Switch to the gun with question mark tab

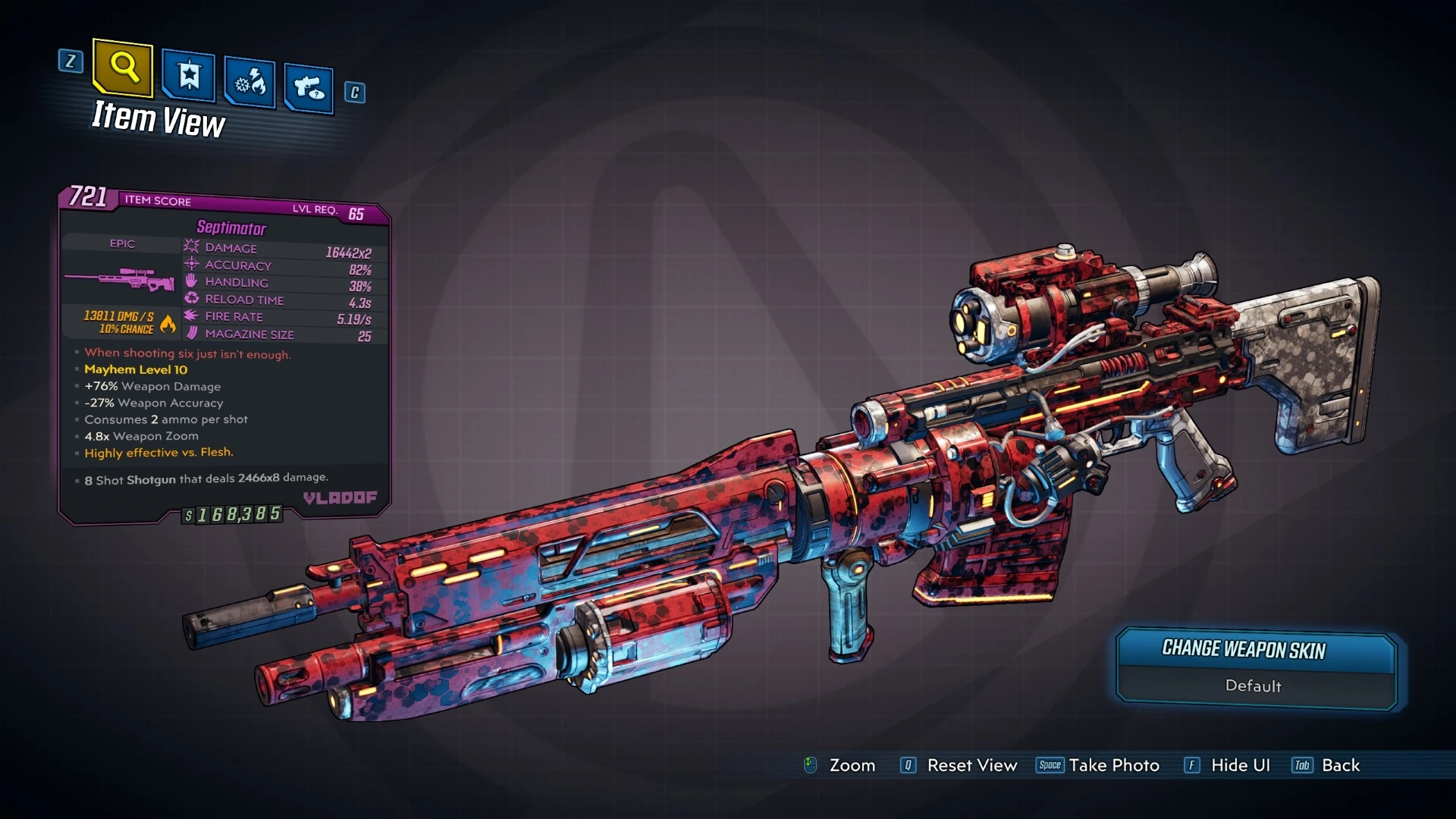click(309, 89)
